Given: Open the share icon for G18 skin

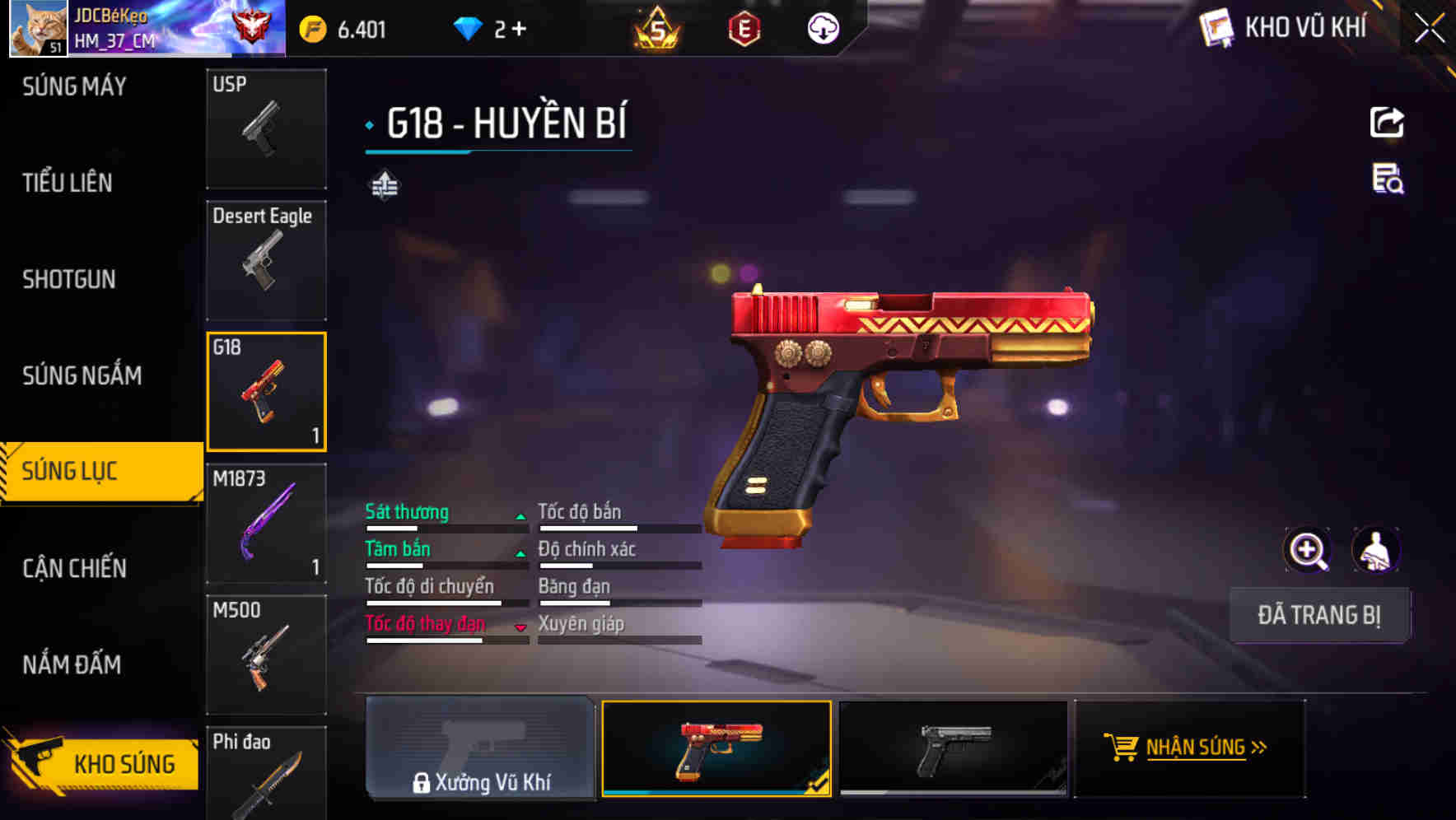Looking at the screenshot, I should 1387,122.
